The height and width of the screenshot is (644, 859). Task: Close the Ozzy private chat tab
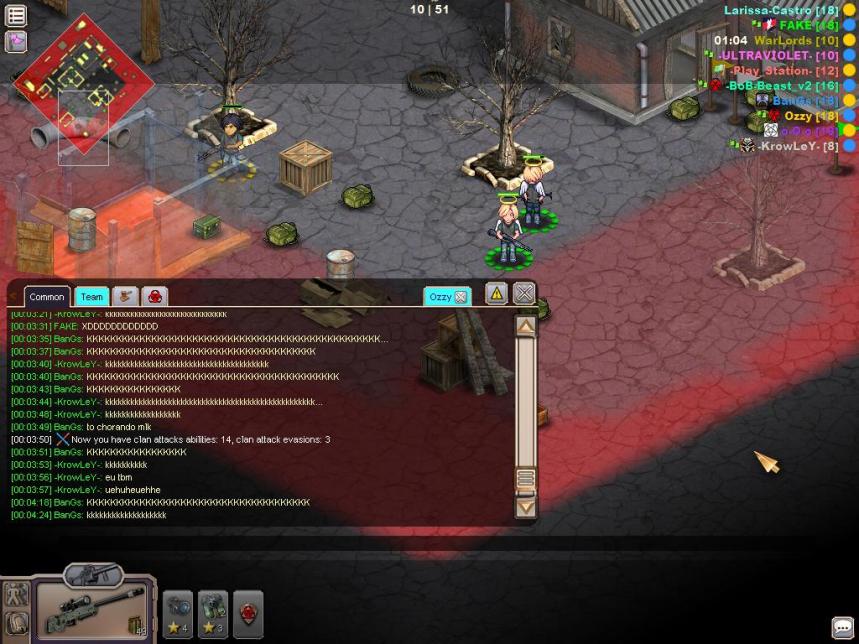click(461, 297)
